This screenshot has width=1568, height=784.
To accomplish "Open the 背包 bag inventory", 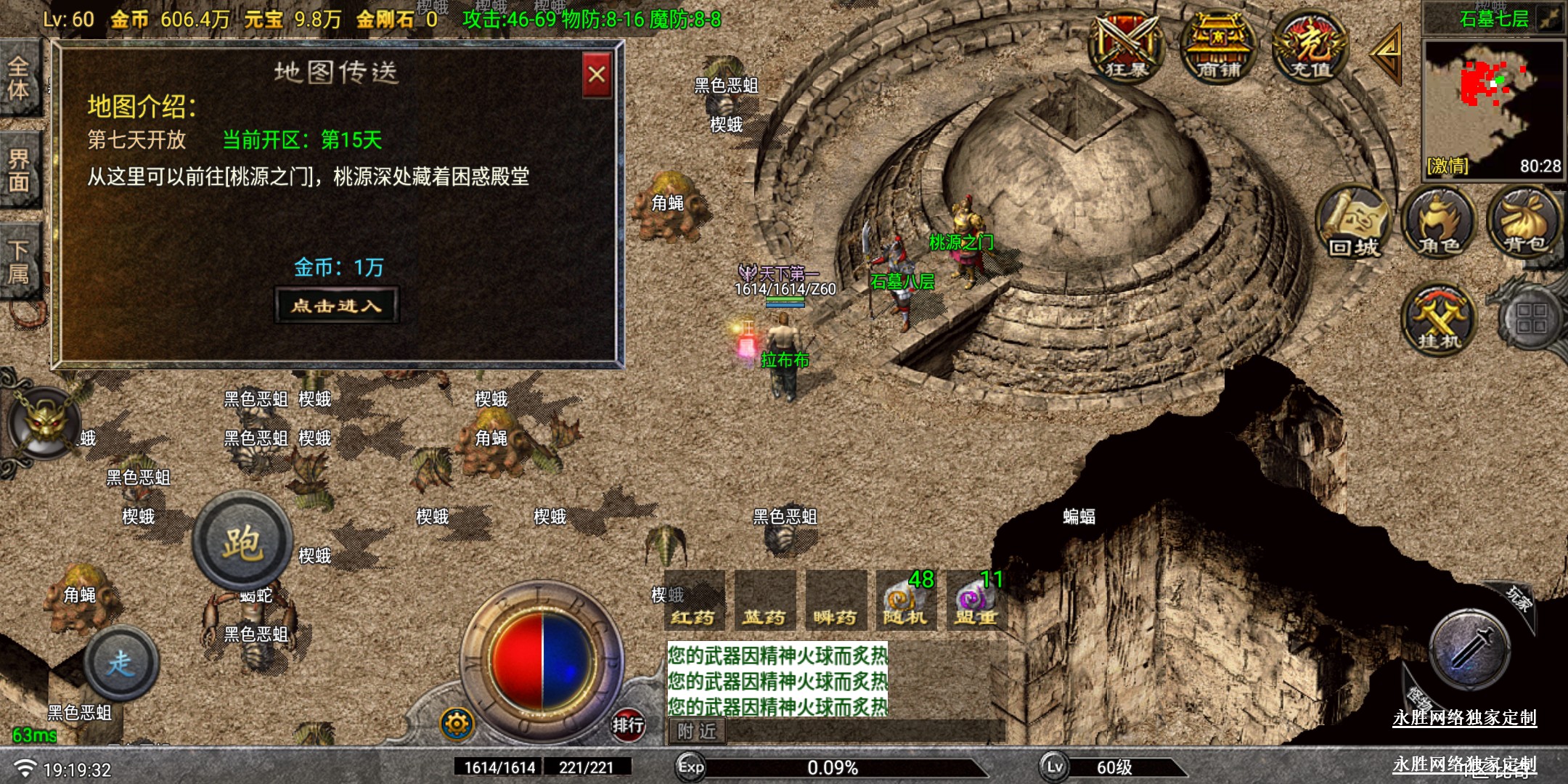I will tap(1524, 223).
